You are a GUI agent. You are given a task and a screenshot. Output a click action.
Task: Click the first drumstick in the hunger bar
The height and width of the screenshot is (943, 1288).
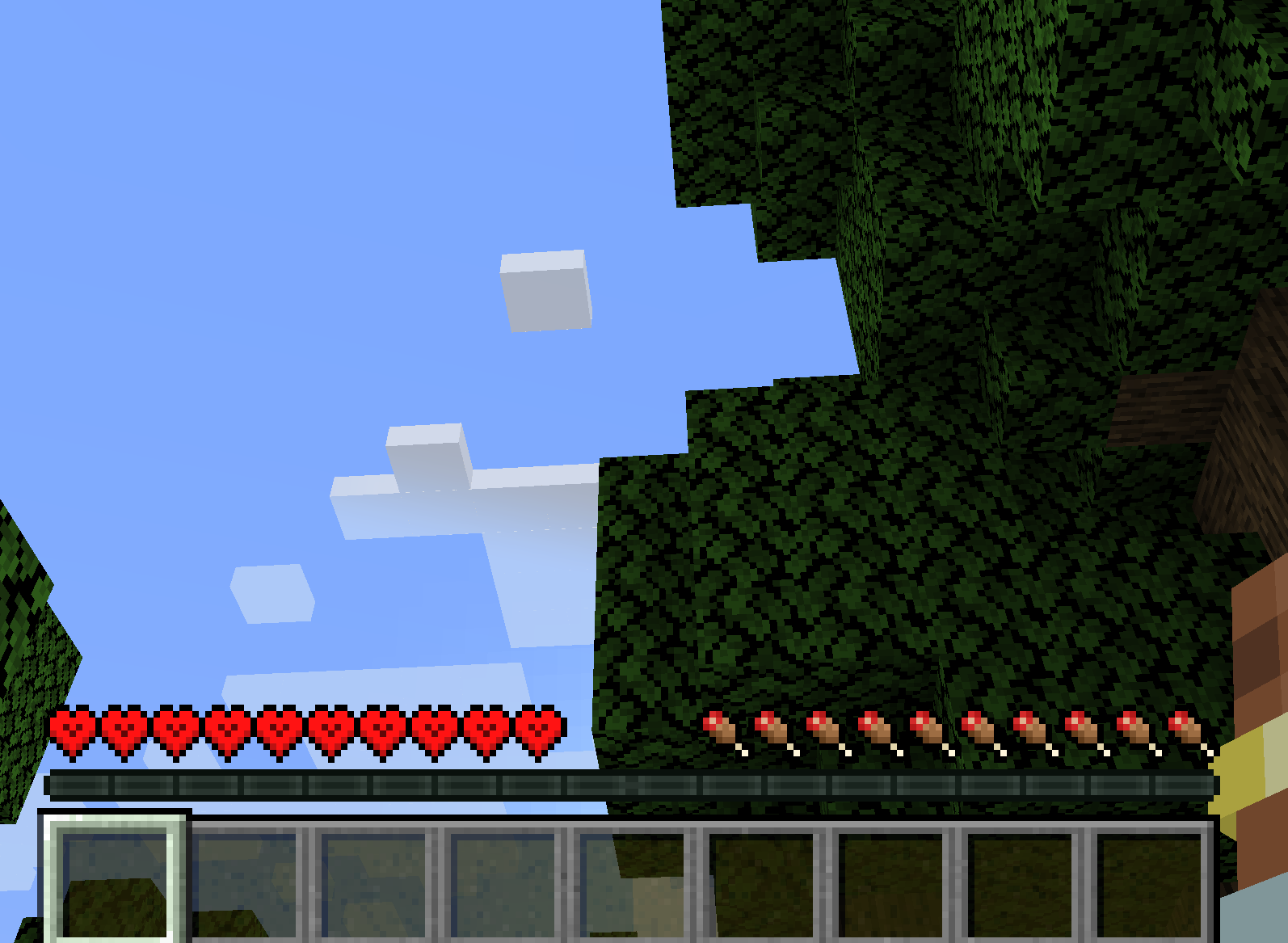[x=718, y=731]
